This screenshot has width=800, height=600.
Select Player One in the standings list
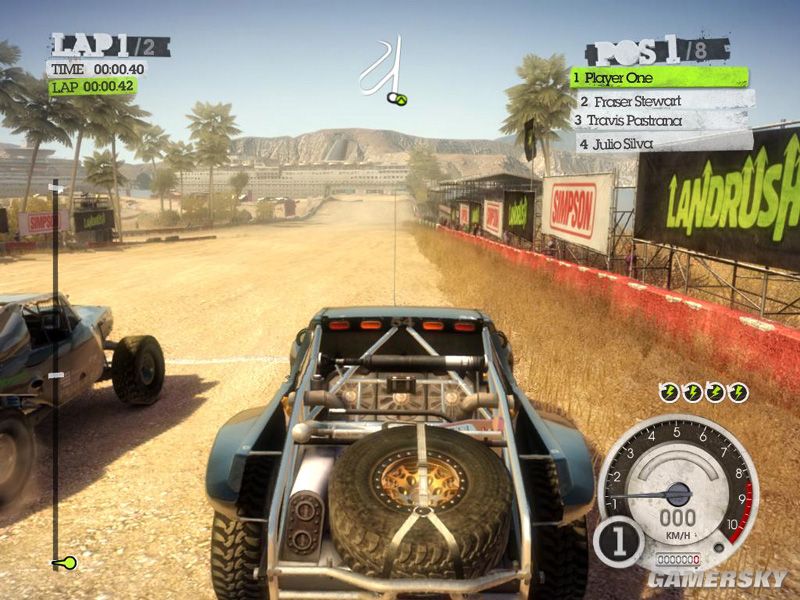(x=658, y=77)
